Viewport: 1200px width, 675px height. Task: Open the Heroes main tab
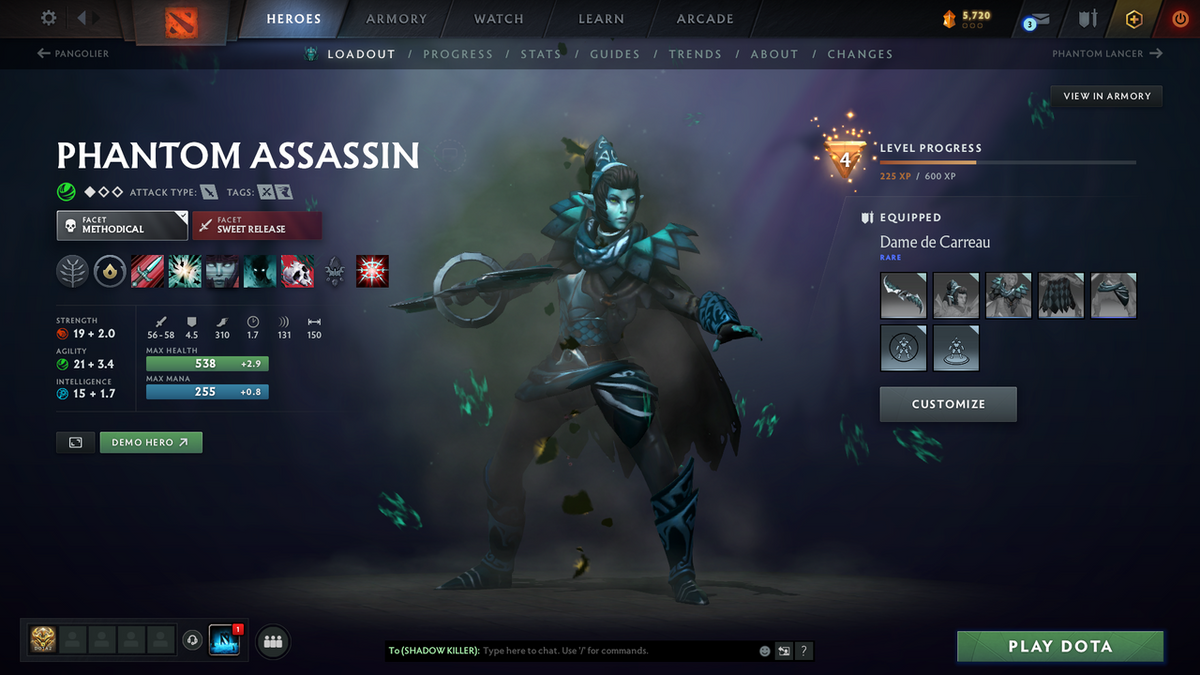[293, 19]
